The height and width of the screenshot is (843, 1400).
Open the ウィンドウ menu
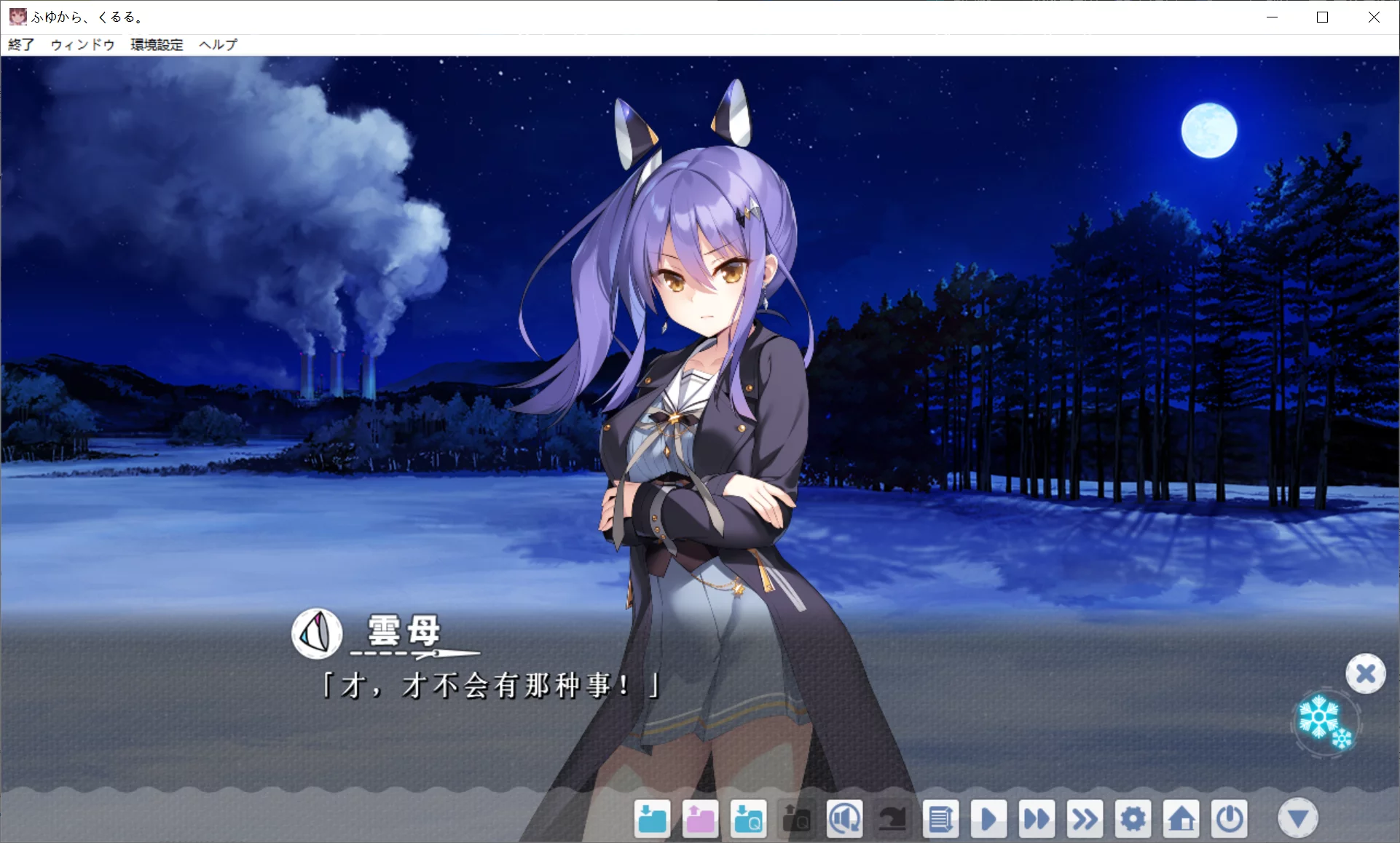tap(82, 44)
